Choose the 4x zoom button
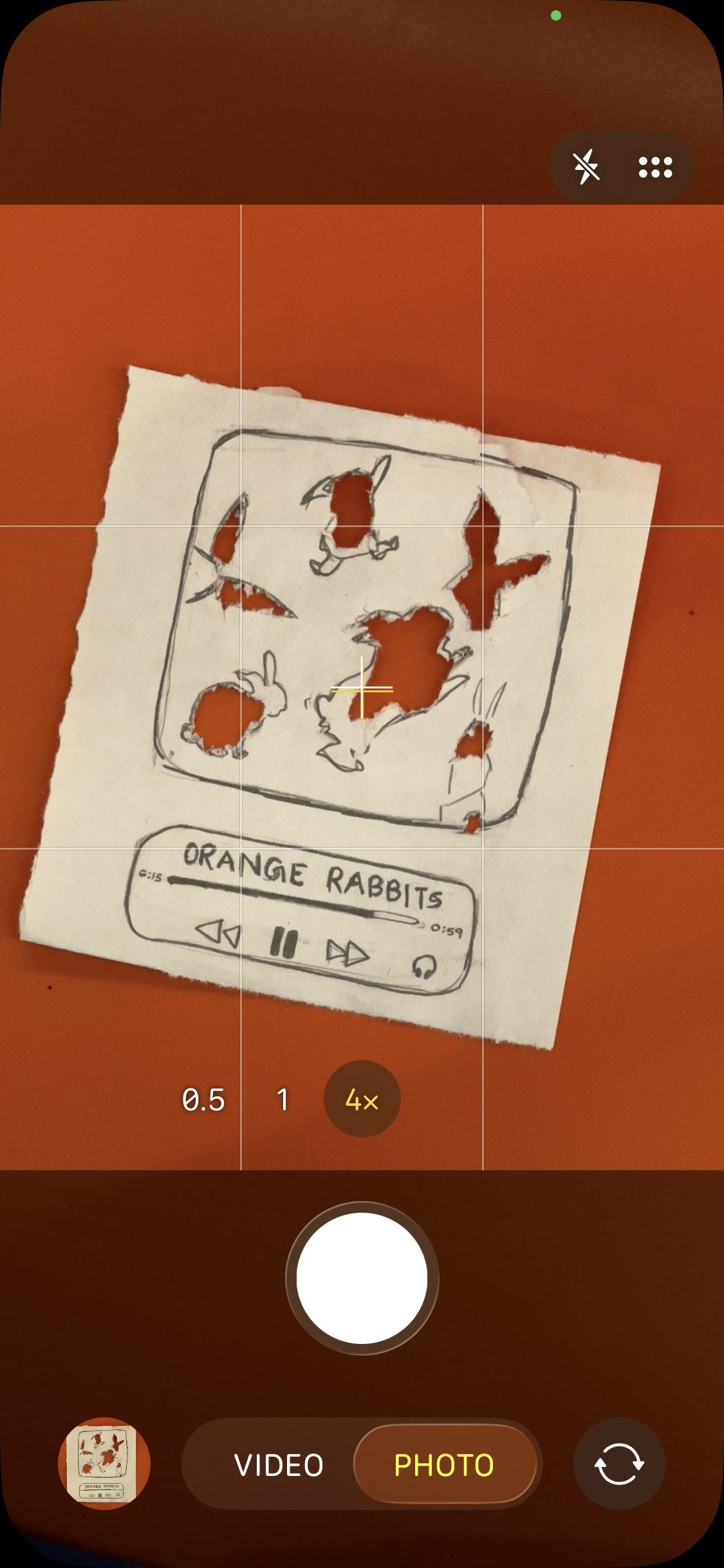 362,1099
